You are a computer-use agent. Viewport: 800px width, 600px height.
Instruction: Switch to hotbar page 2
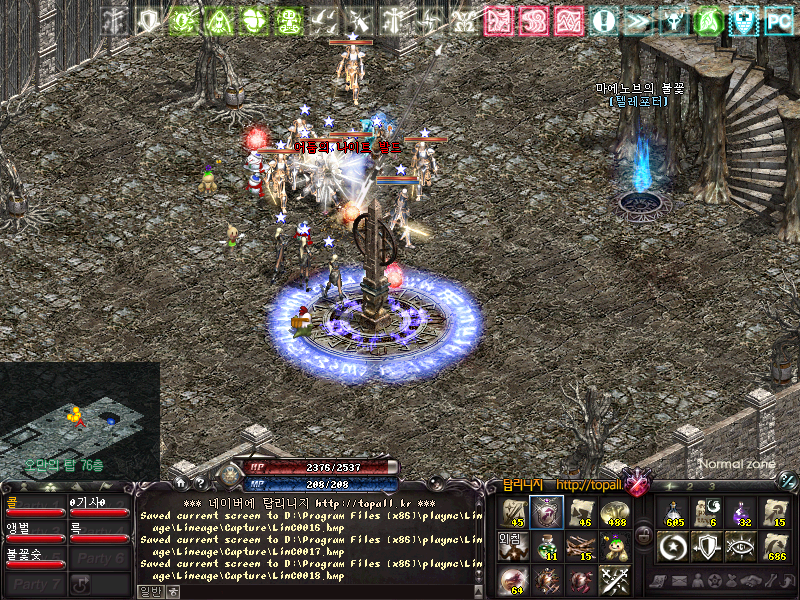tap(689, 486)
